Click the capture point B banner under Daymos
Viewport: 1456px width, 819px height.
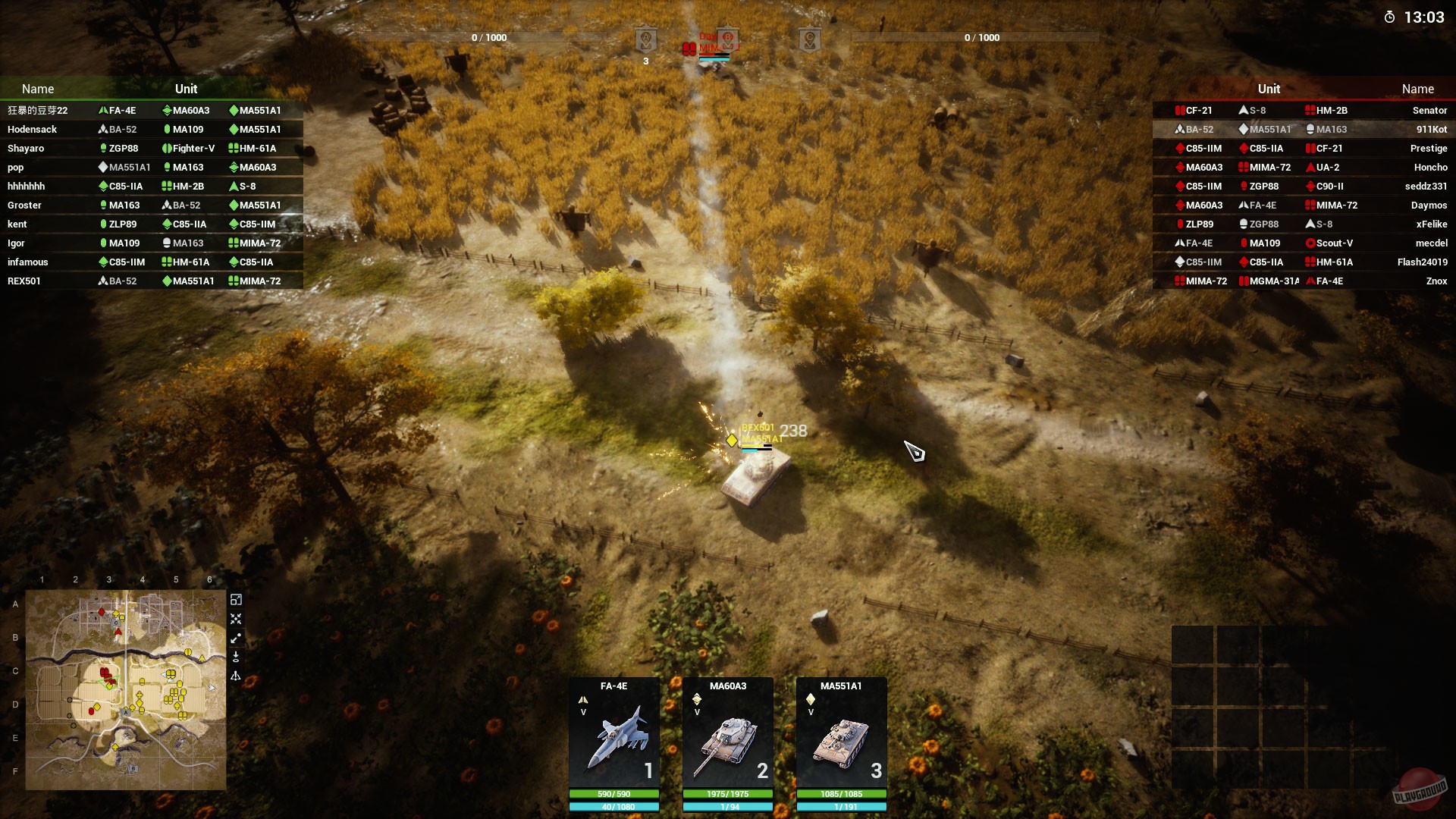click(728, 39)
